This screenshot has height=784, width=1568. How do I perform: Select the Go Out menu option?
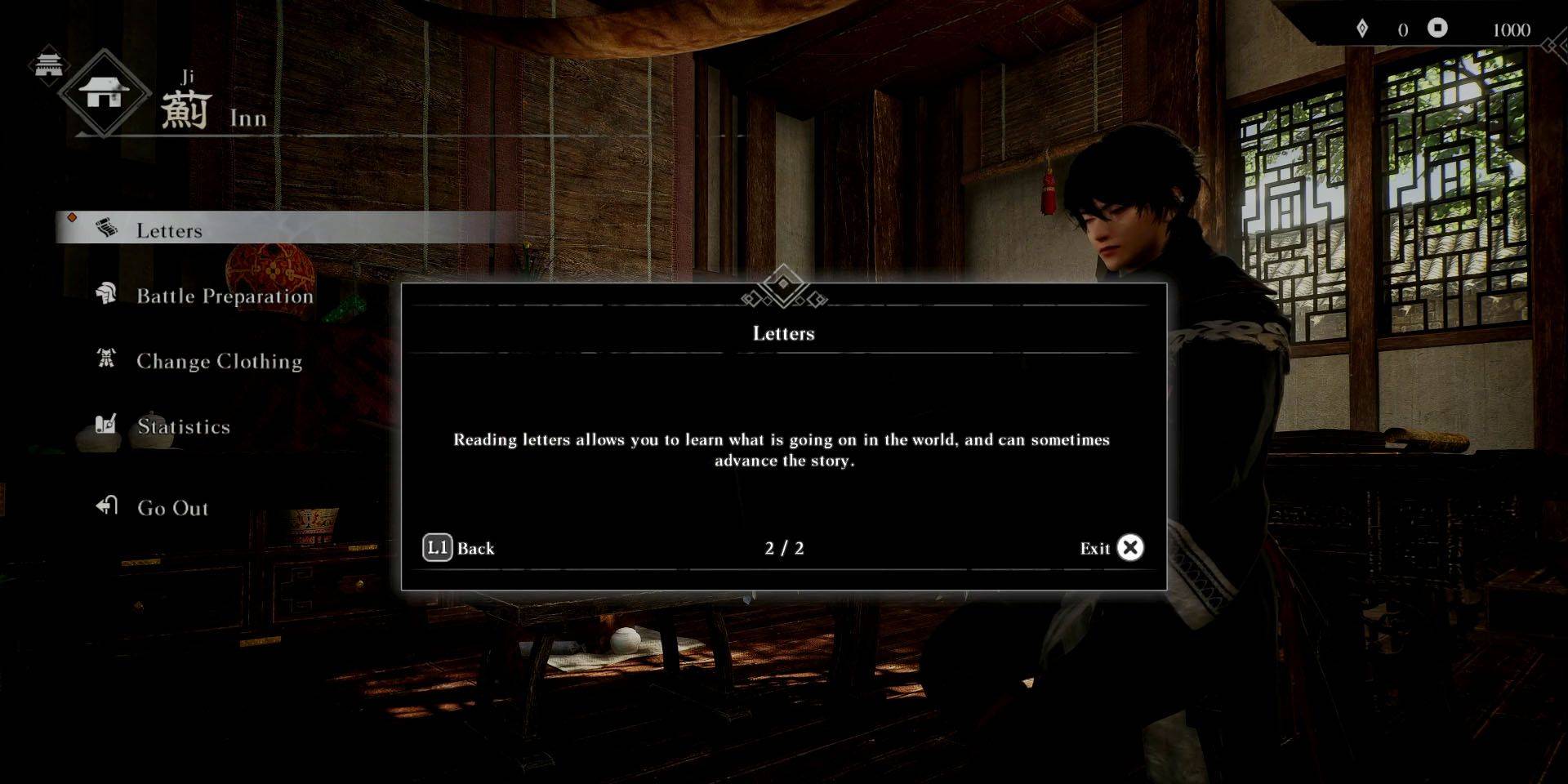tap(171, 507)
